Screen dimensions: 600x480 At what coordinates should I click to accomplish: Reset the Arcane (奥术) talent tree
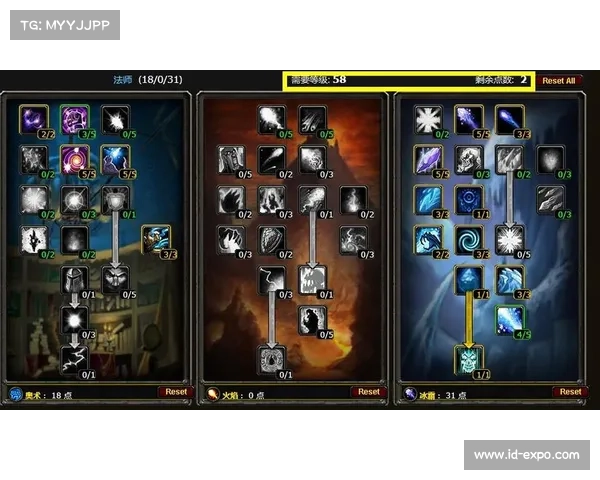pyautogui.click(x=176, y=392)
